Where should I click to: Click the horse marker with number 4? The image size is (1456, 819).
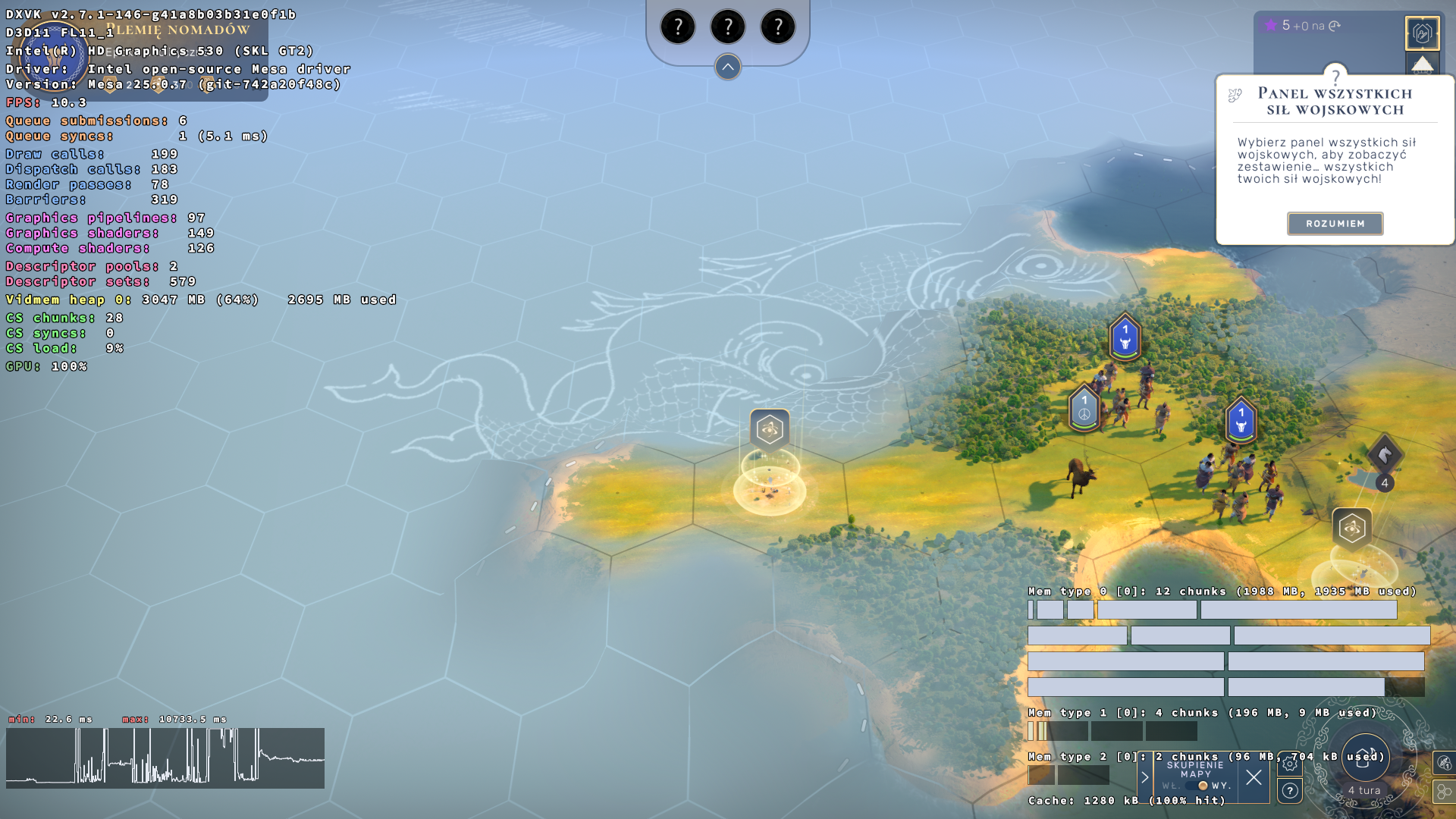(1385, 457)
